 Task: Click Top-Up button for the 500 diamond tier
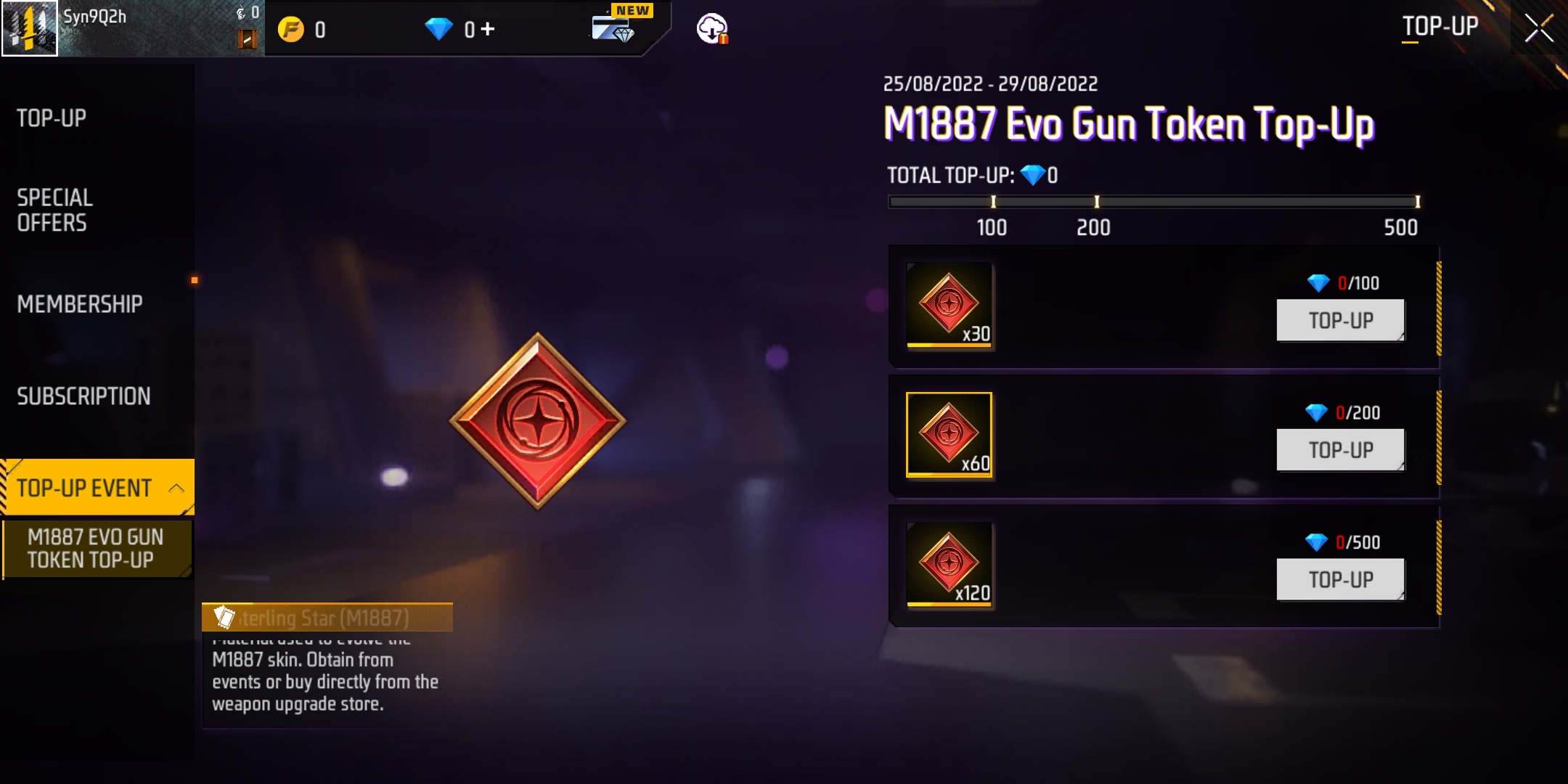pos(1340,579)
